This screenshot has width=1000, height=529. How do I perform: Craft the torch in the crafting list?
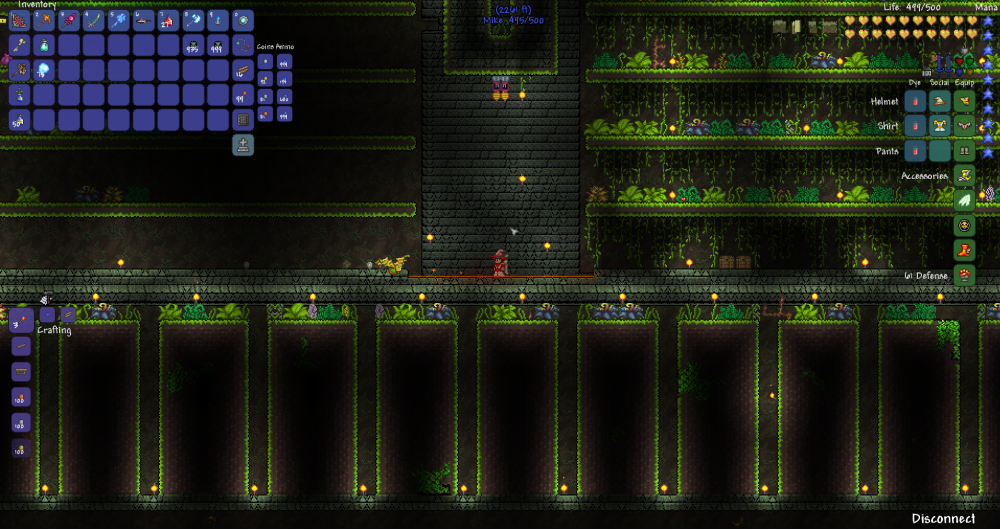[x=20, y=322]
